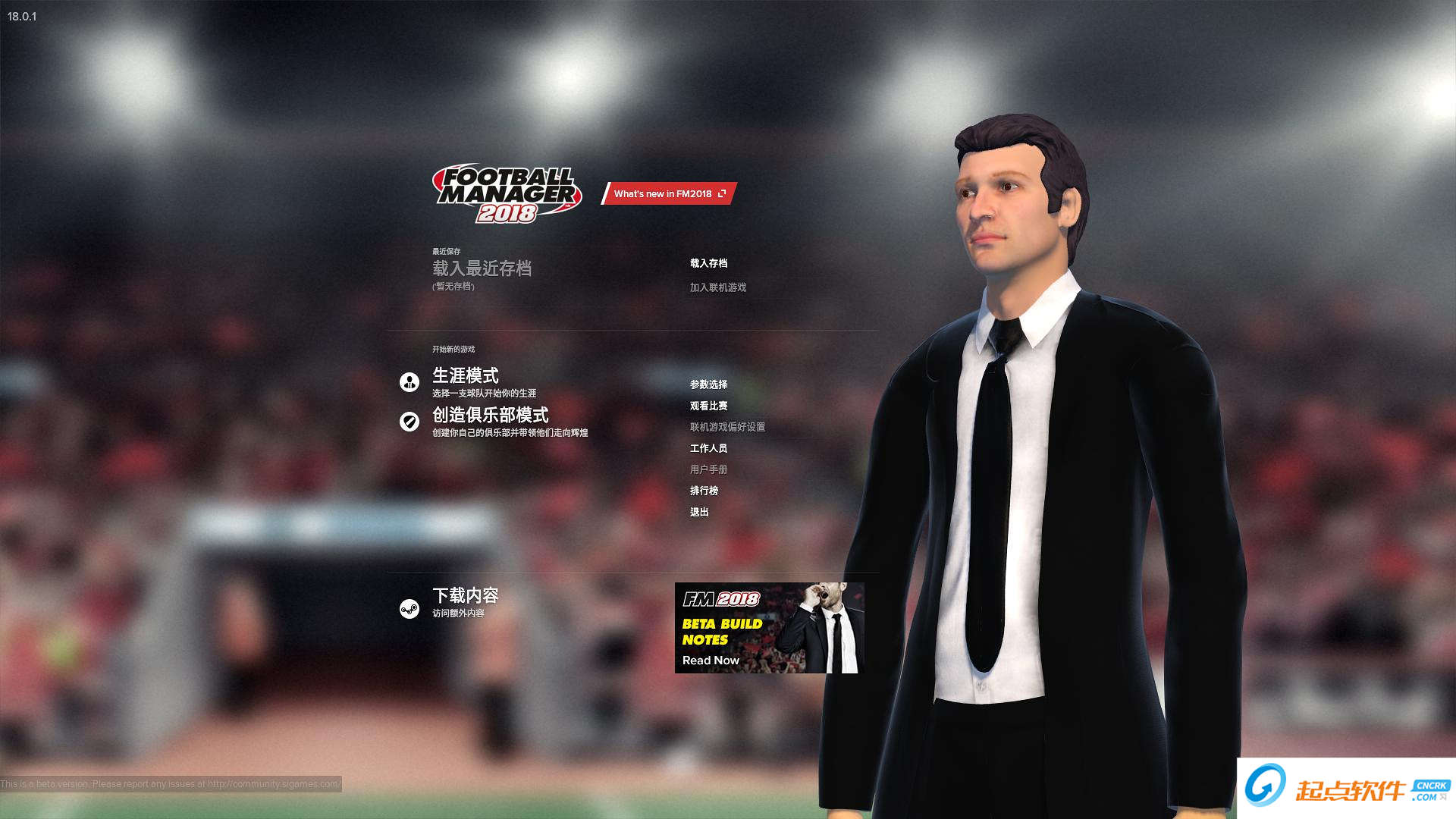Show the credits (工作人员)
Viewport: 1456px width, 819px height.
click(x=708, y=448)
